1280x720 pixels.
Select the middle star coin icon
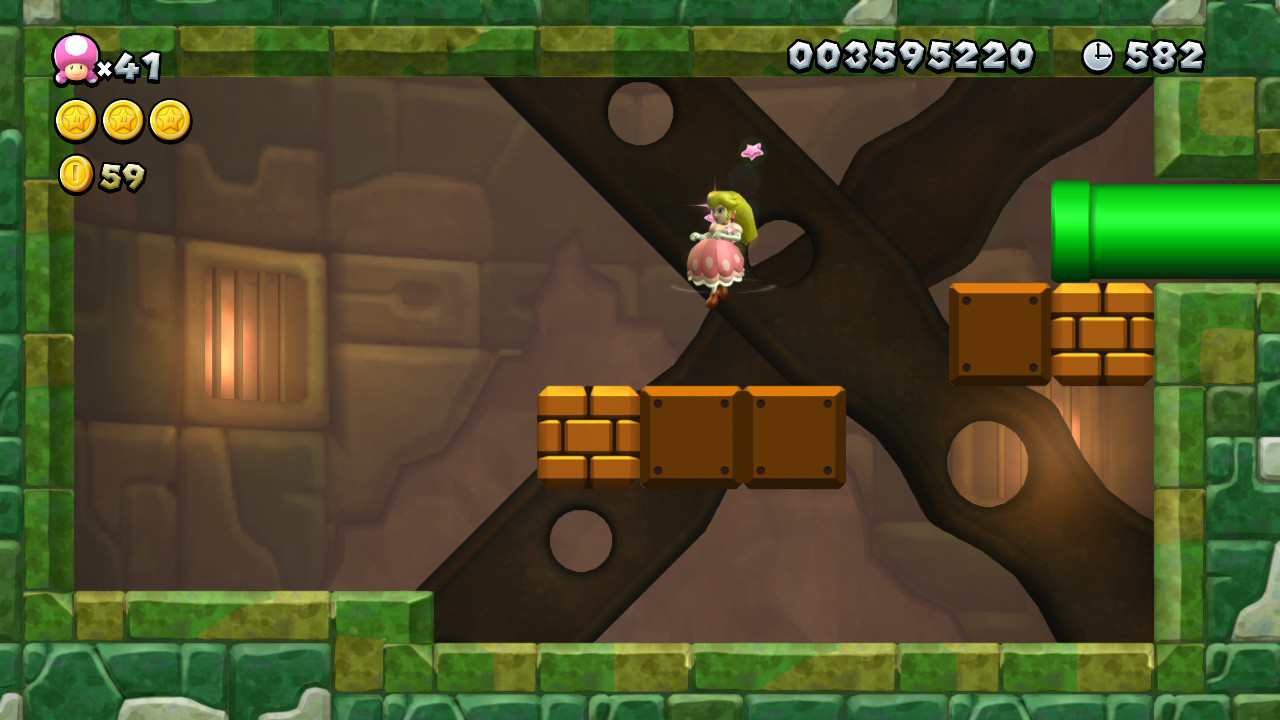pos(122,118)
